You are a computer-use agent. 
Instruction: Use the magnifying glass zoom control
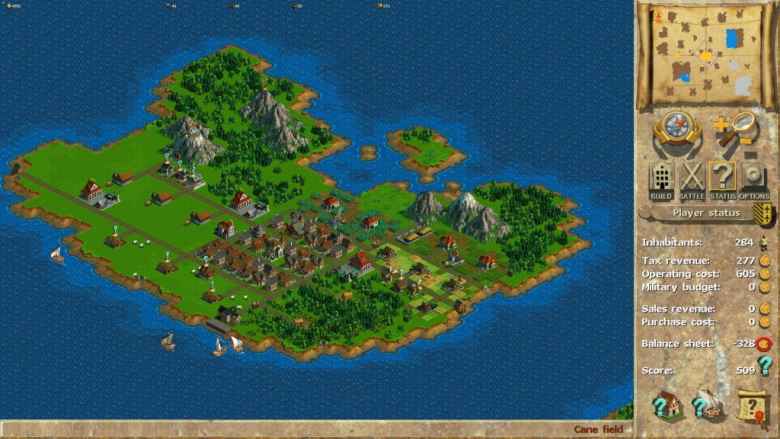735,130
